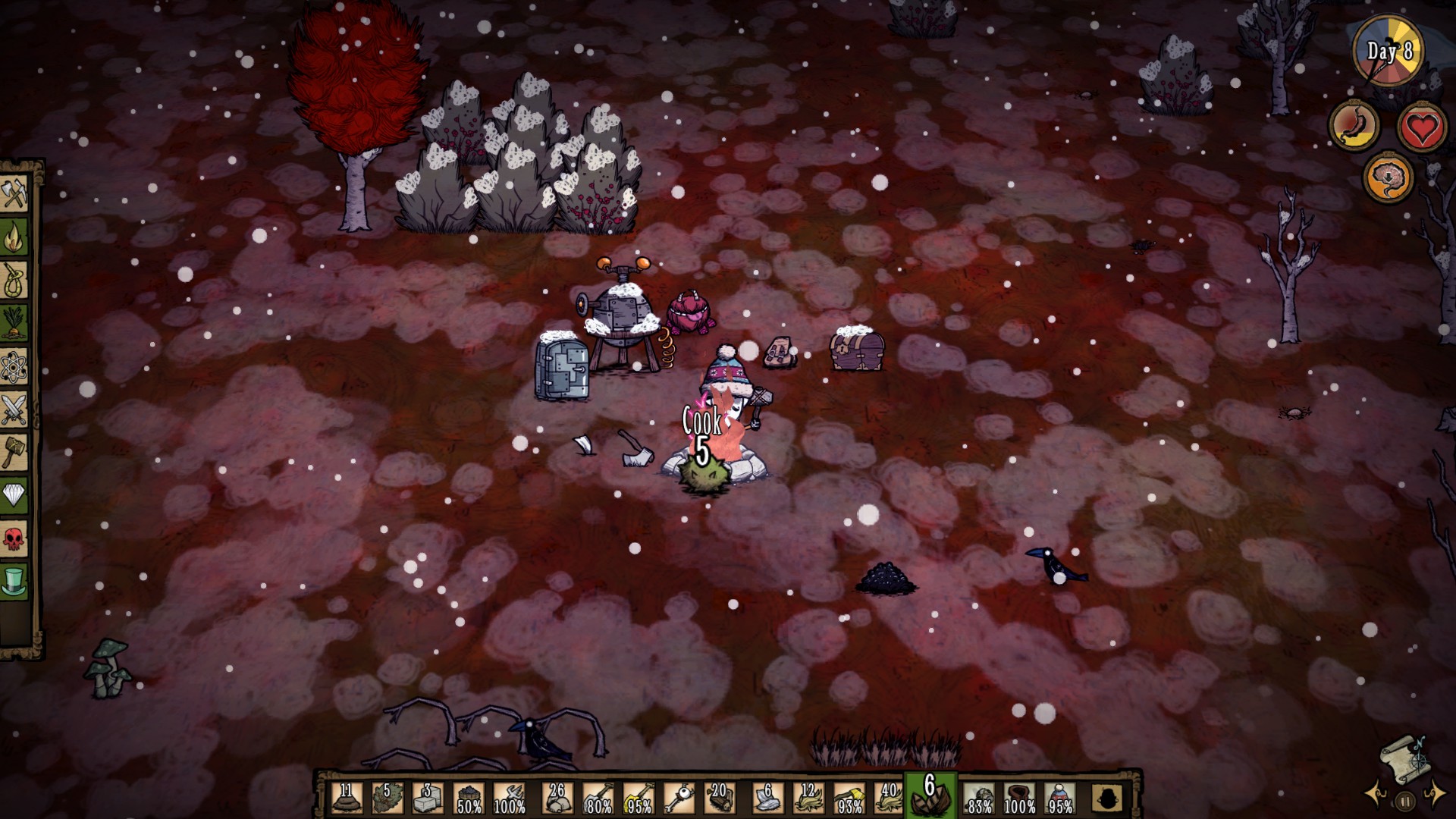Screen dimensions: 1456x819
Task: Select the stack of 6 pine cones
Action: tap(930, 797)
